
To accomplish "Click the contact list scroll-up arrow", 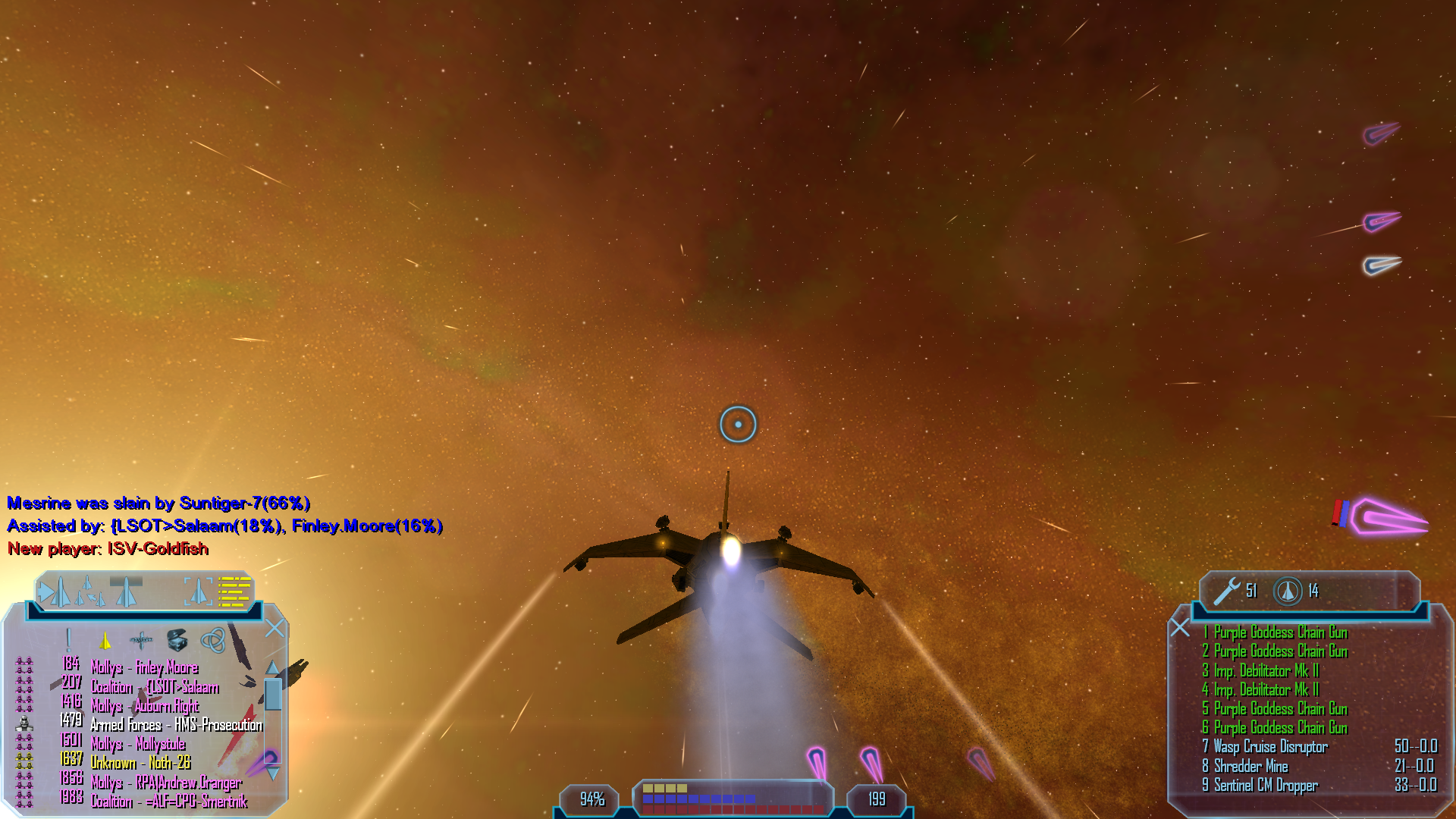I will (272, 667).
